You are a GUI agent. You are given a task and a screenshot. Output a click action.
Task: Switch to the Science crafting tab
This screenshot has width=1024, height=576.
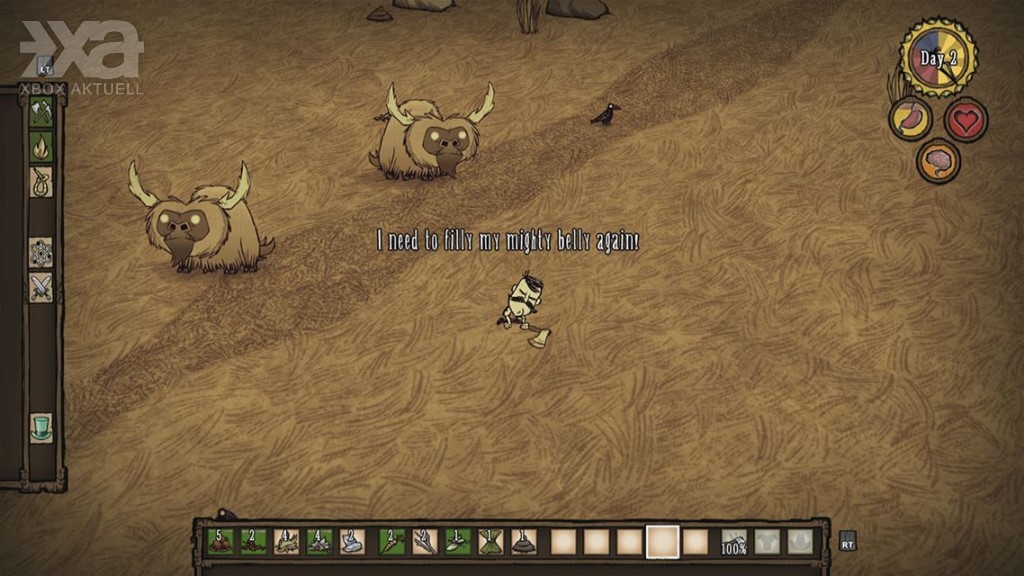pos(41,252)
